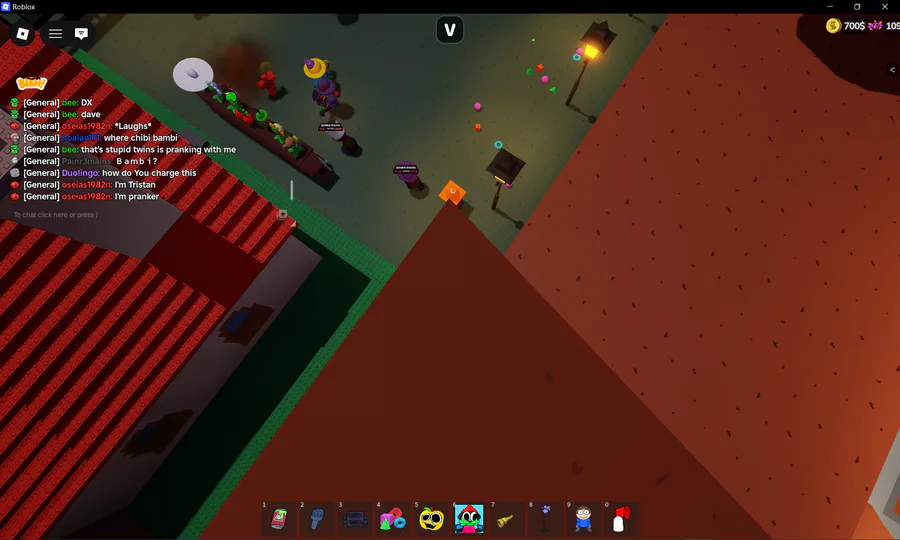Image resolution: width=900 pixels, height=540 pixels.
Task: Open the Roblox logo menu
Action: (23, 34)
